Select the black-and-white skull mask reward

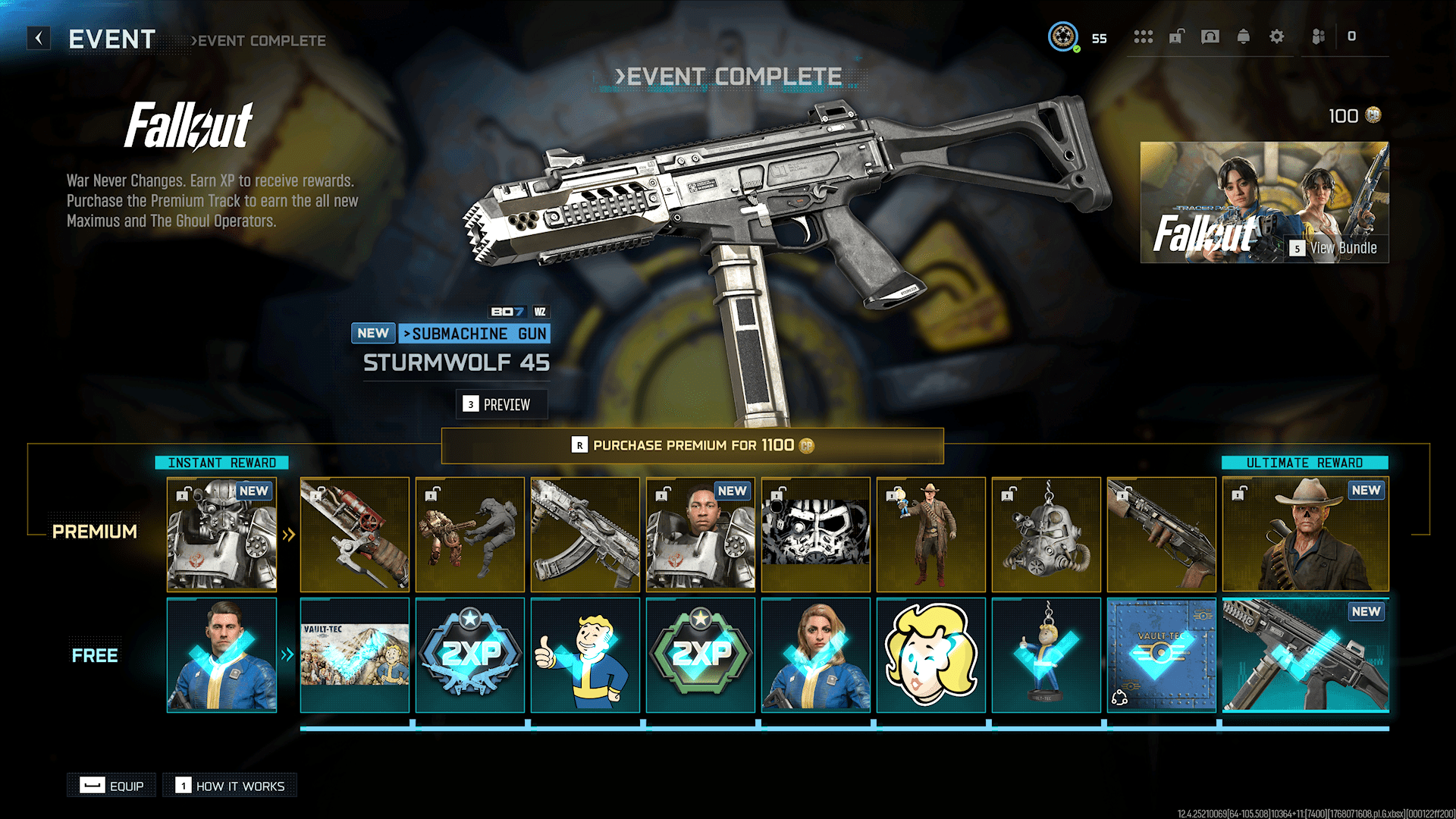815,535
